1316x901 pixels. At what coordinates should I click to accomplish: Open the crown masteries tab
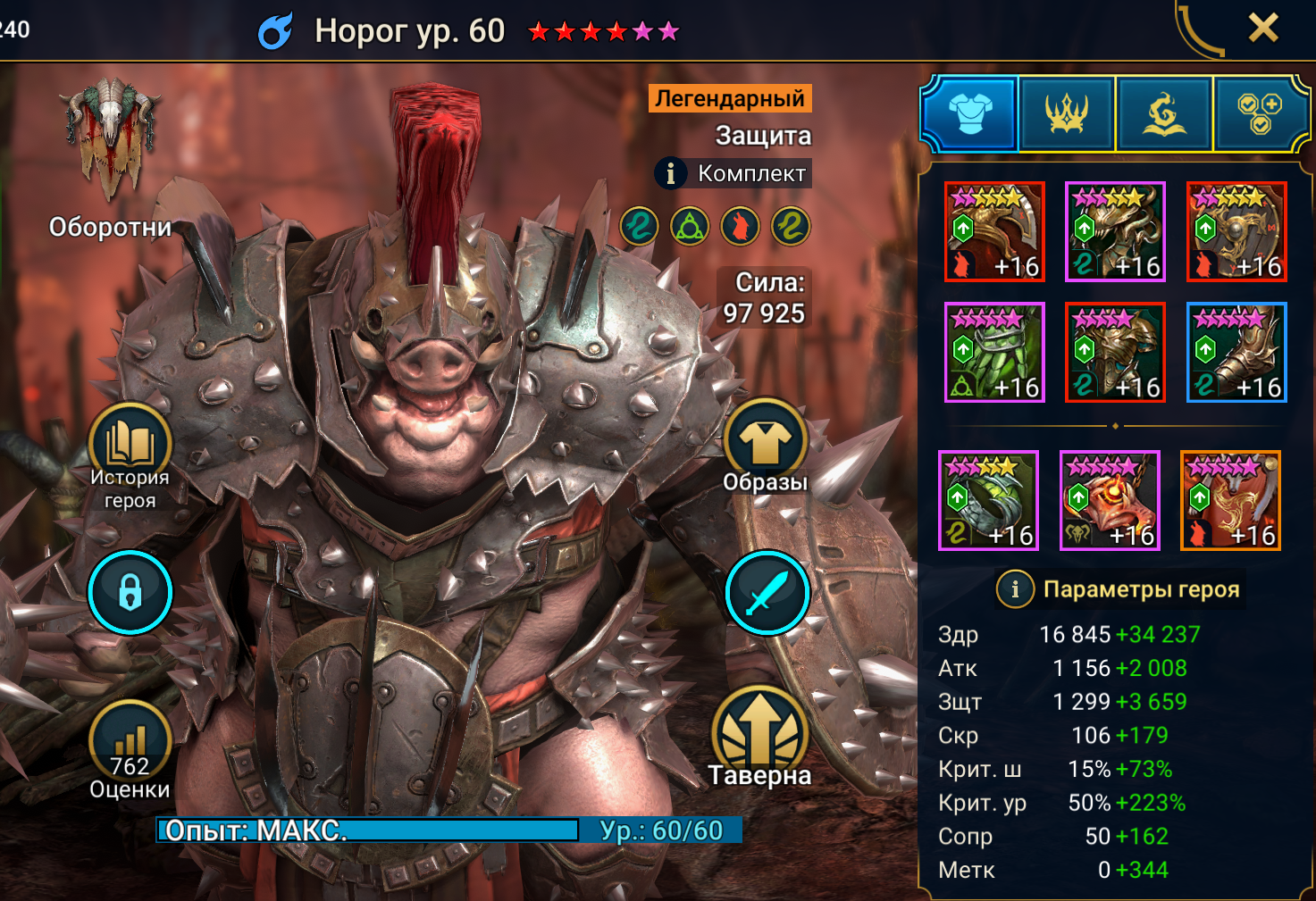coord(1067,113)
